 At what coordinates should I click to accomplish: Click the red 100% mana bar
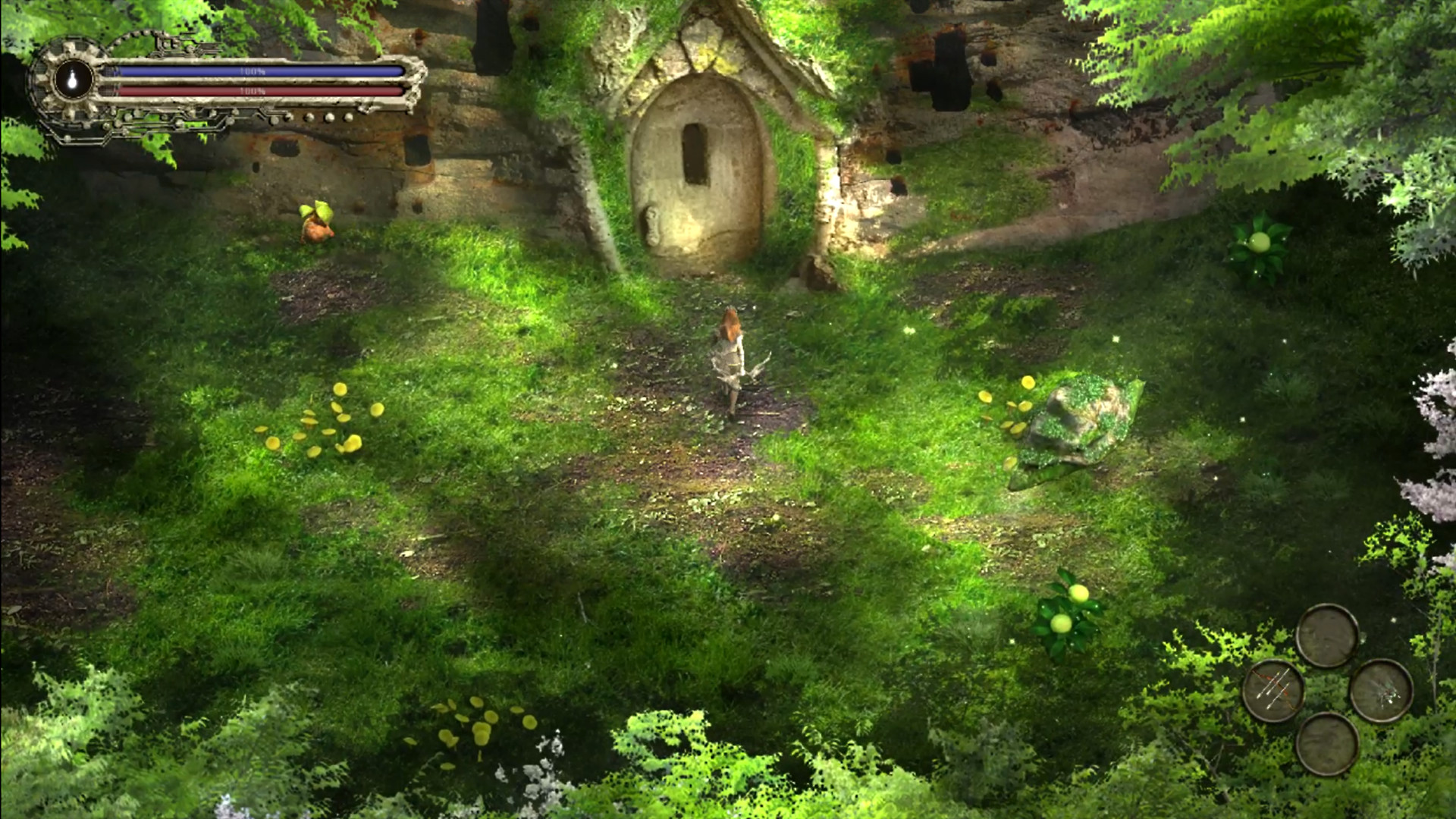pos(250,90)
